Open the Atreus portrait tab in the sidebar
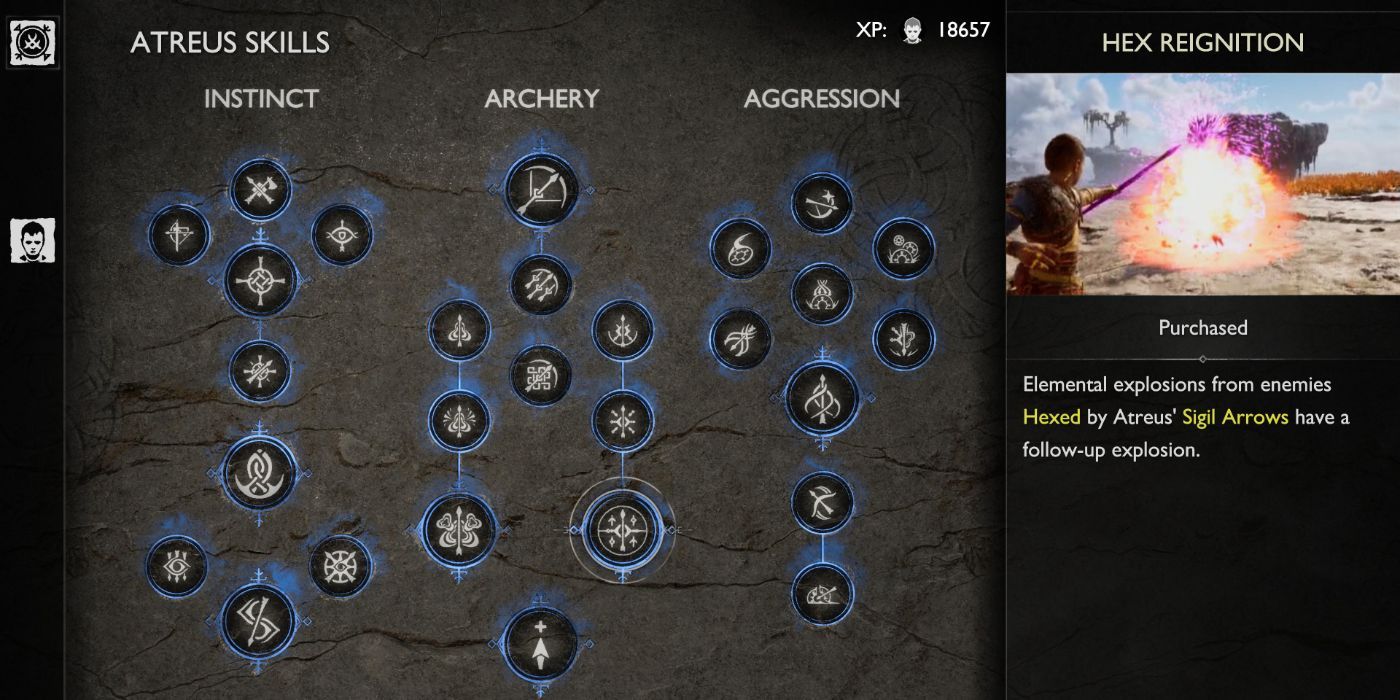 click(x=33, y=241)
